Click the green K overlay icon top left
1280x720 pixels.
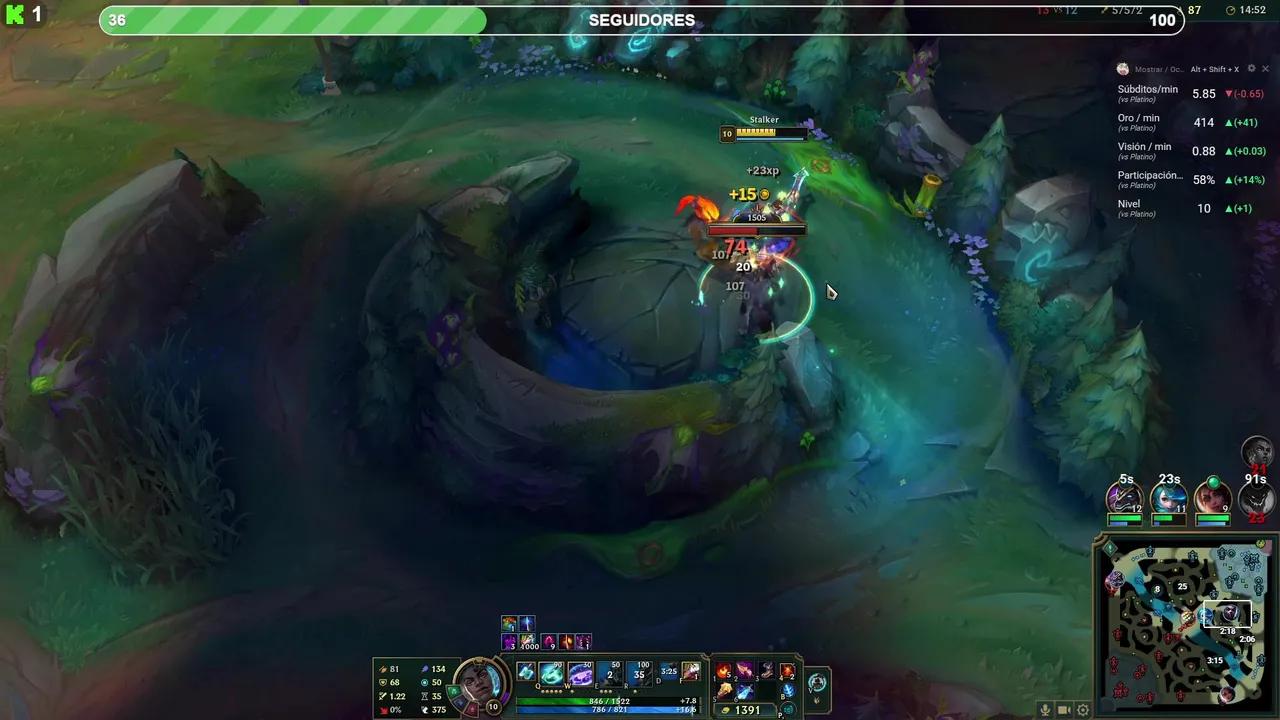click(15, 15)
